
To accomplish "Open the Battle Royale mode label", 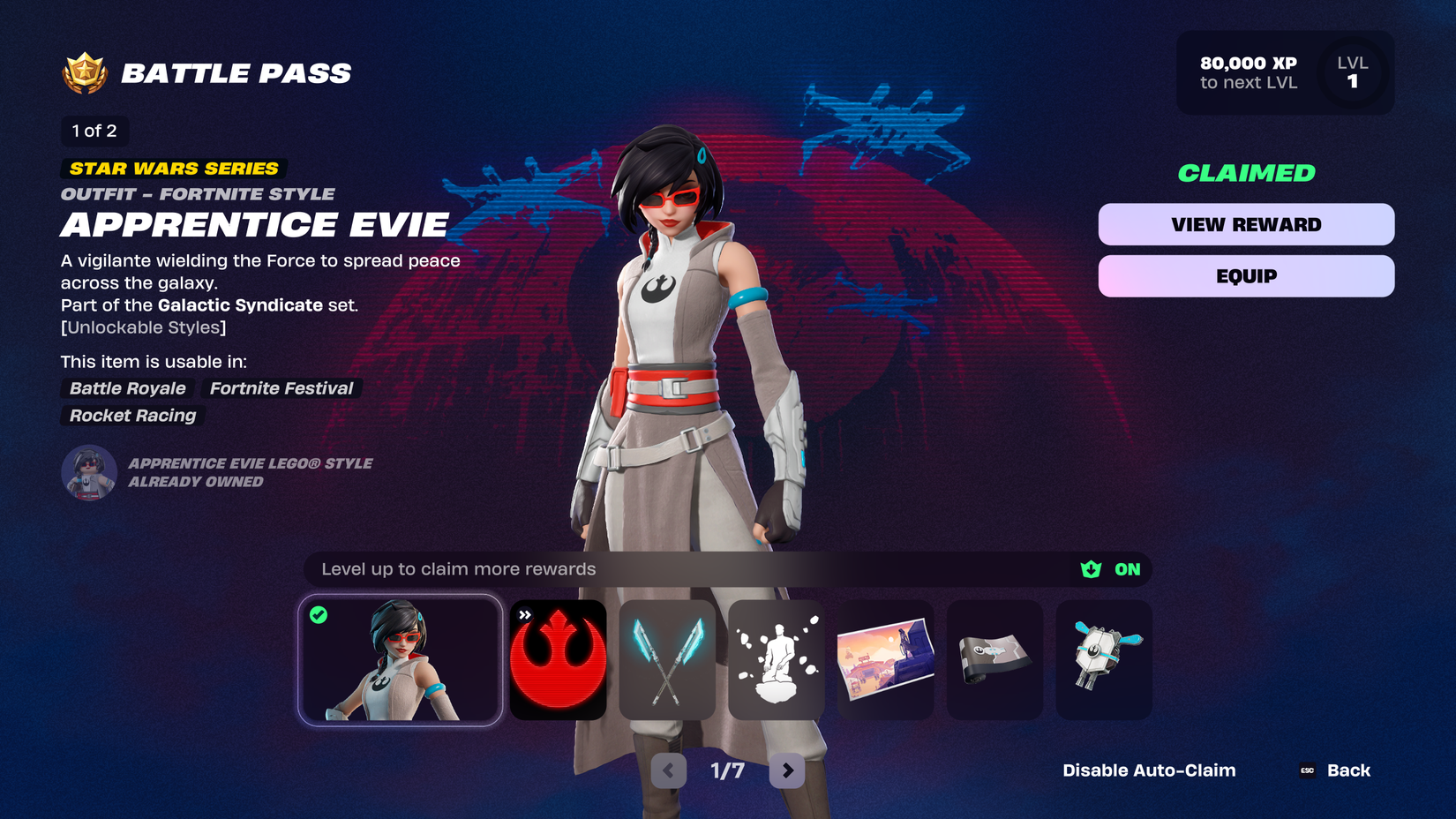I will [127, 388].
